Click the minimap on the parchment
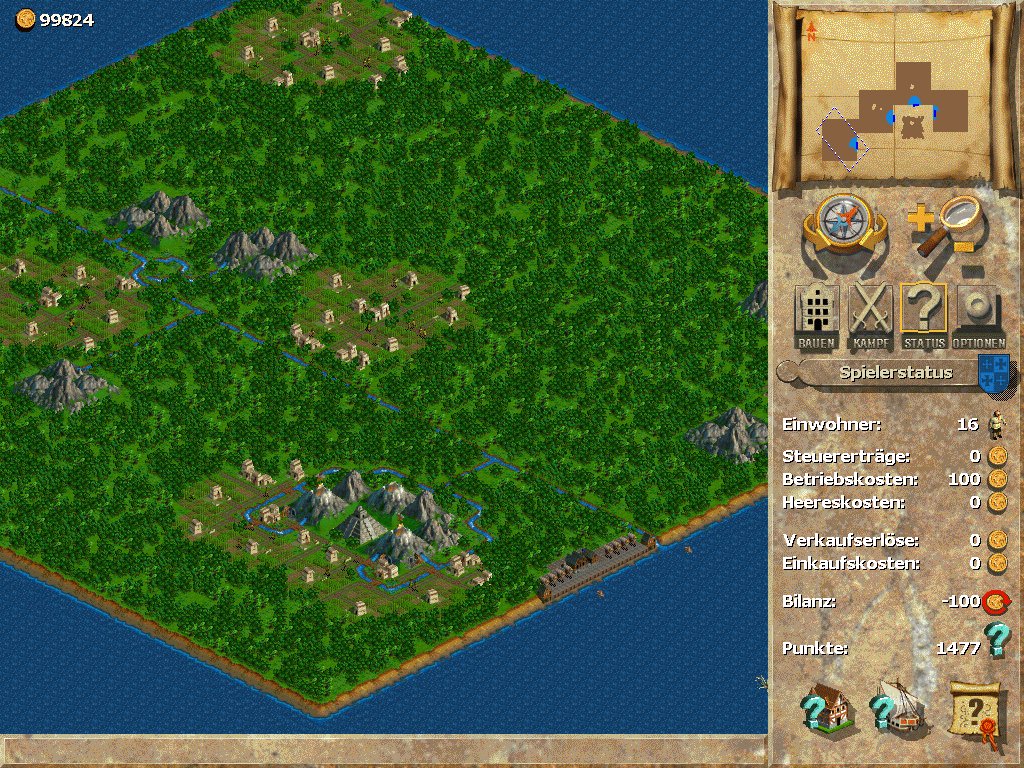The width and height of the screenshot is (1024, 768). (x=895, y=100)
